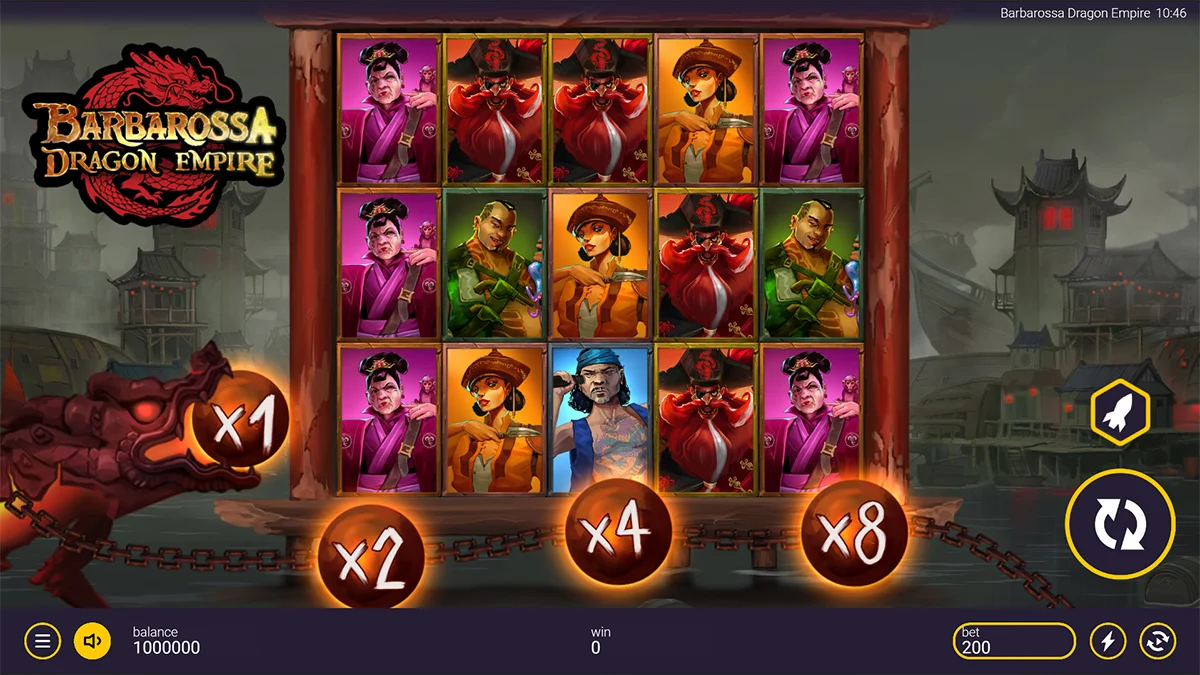Image resolution: width=1200 pixels, height=675 pixels.
Task: Toggle the sound speaker button
Action: pos(92,641)
